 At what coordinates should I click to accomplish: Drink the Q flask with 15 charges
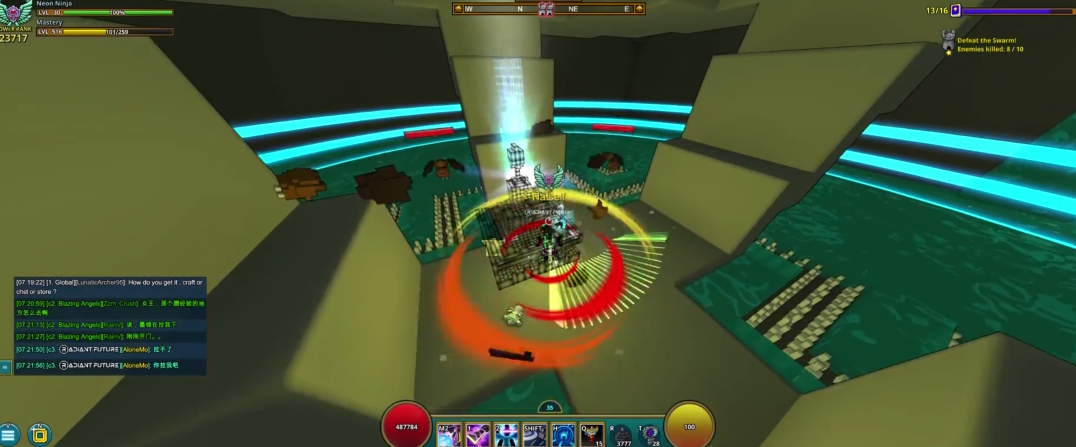[x=592, y=435]
